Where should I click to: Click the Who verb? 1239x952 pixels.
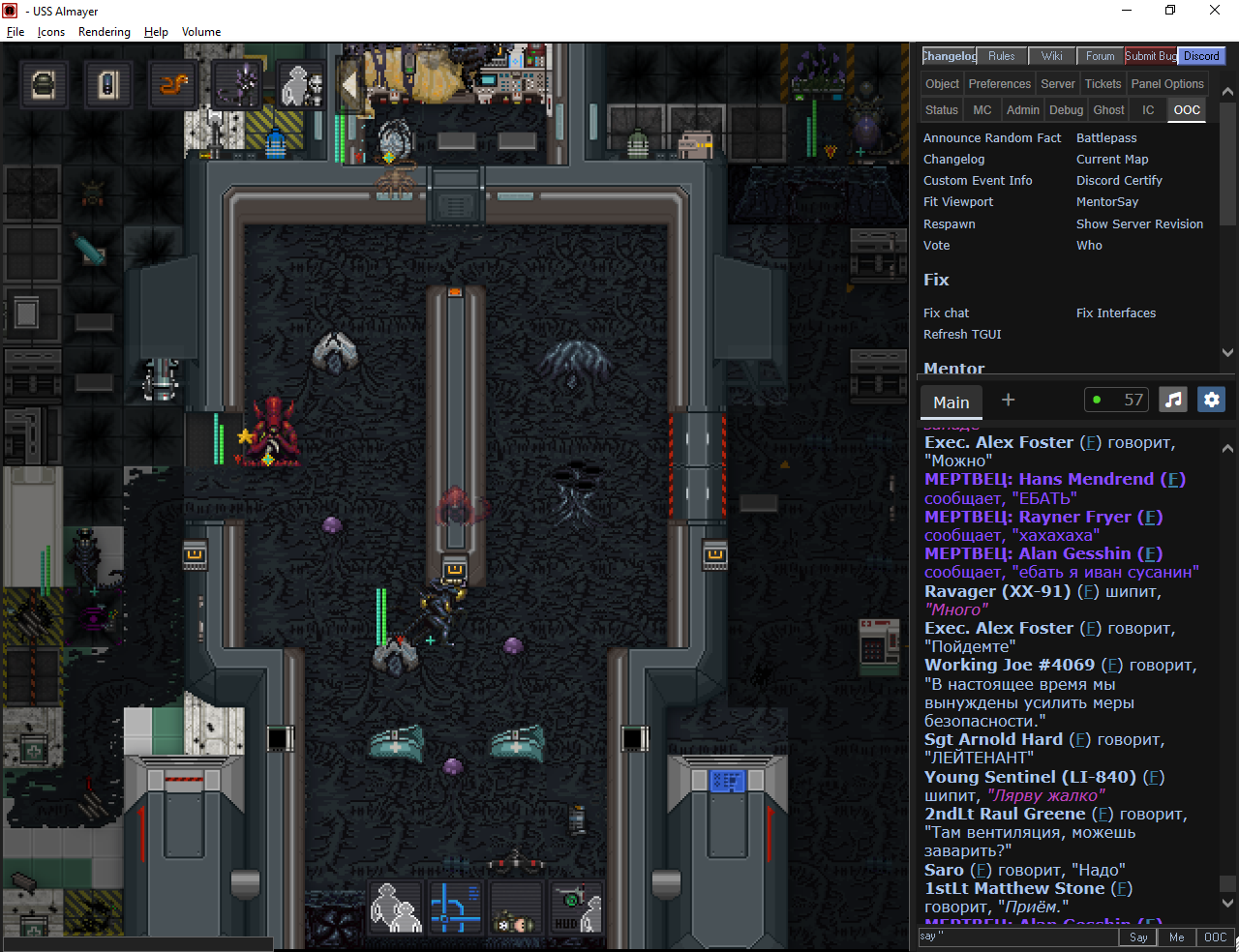click(x=1089, y=246)
